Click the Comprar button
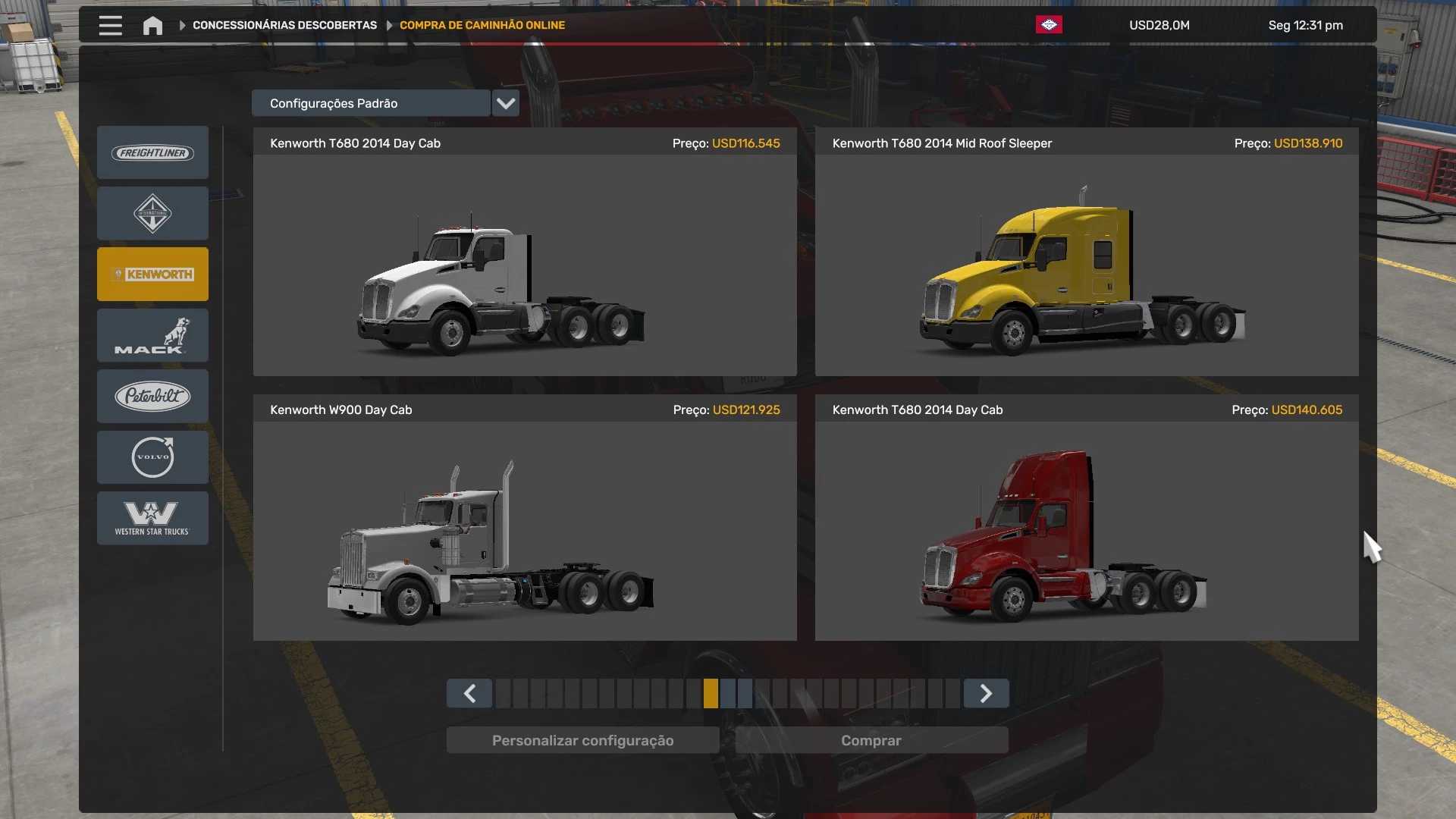 [871, 741]
